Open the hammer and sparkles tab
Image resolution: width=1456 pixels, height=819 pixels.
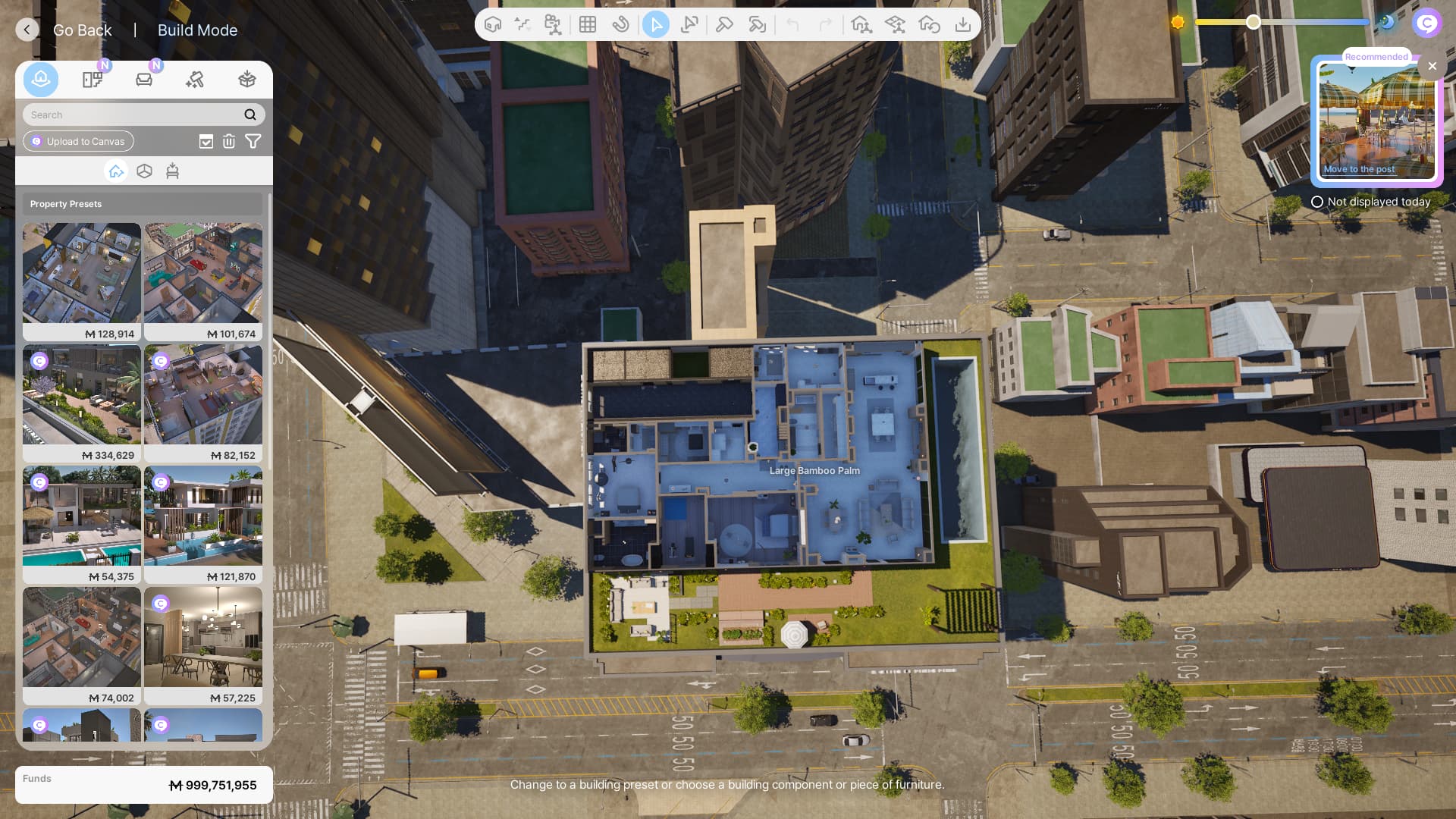(x=195, y=80)
